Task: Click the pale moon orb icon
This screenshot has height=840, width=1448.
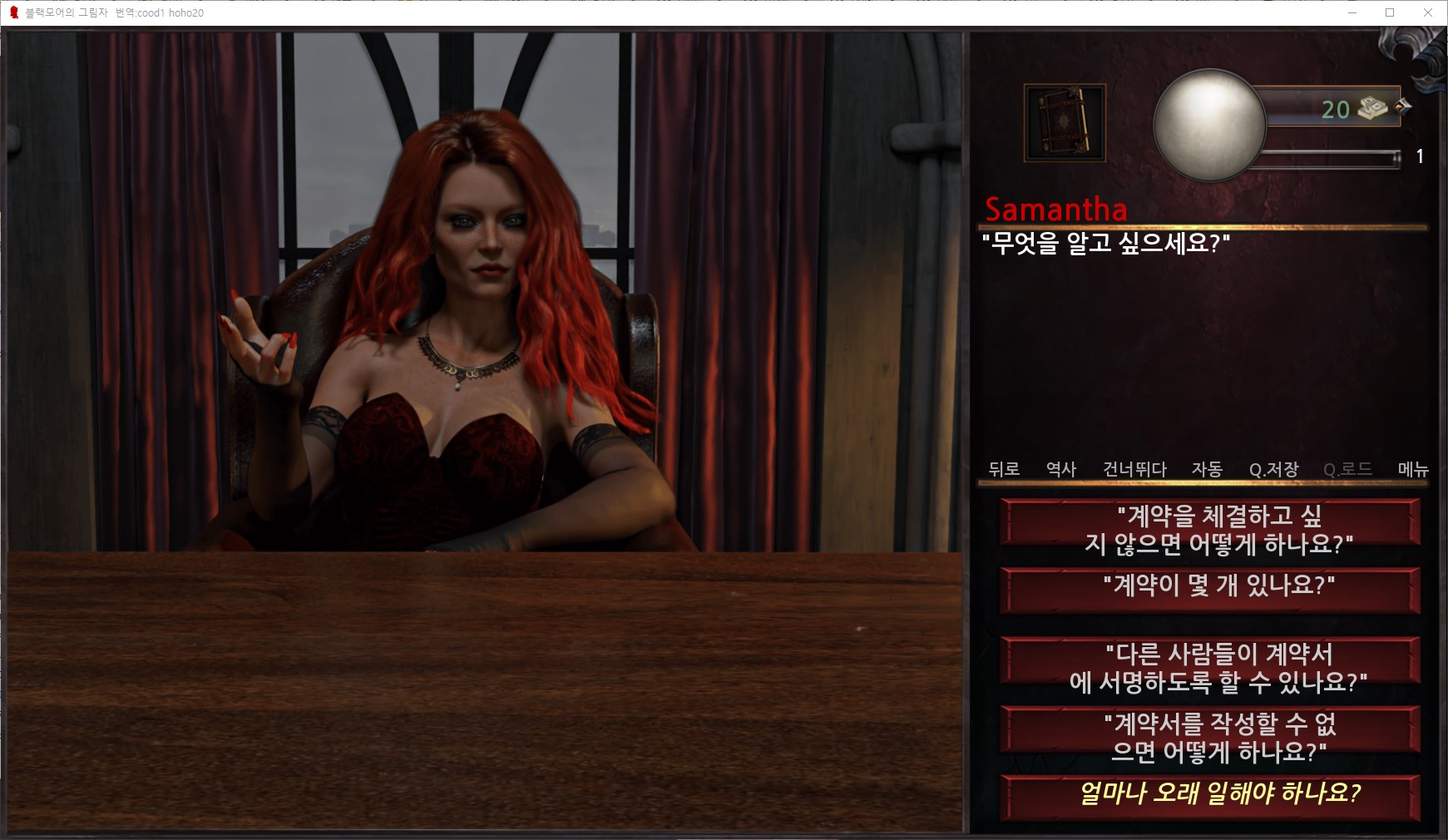Action: 1208,125
